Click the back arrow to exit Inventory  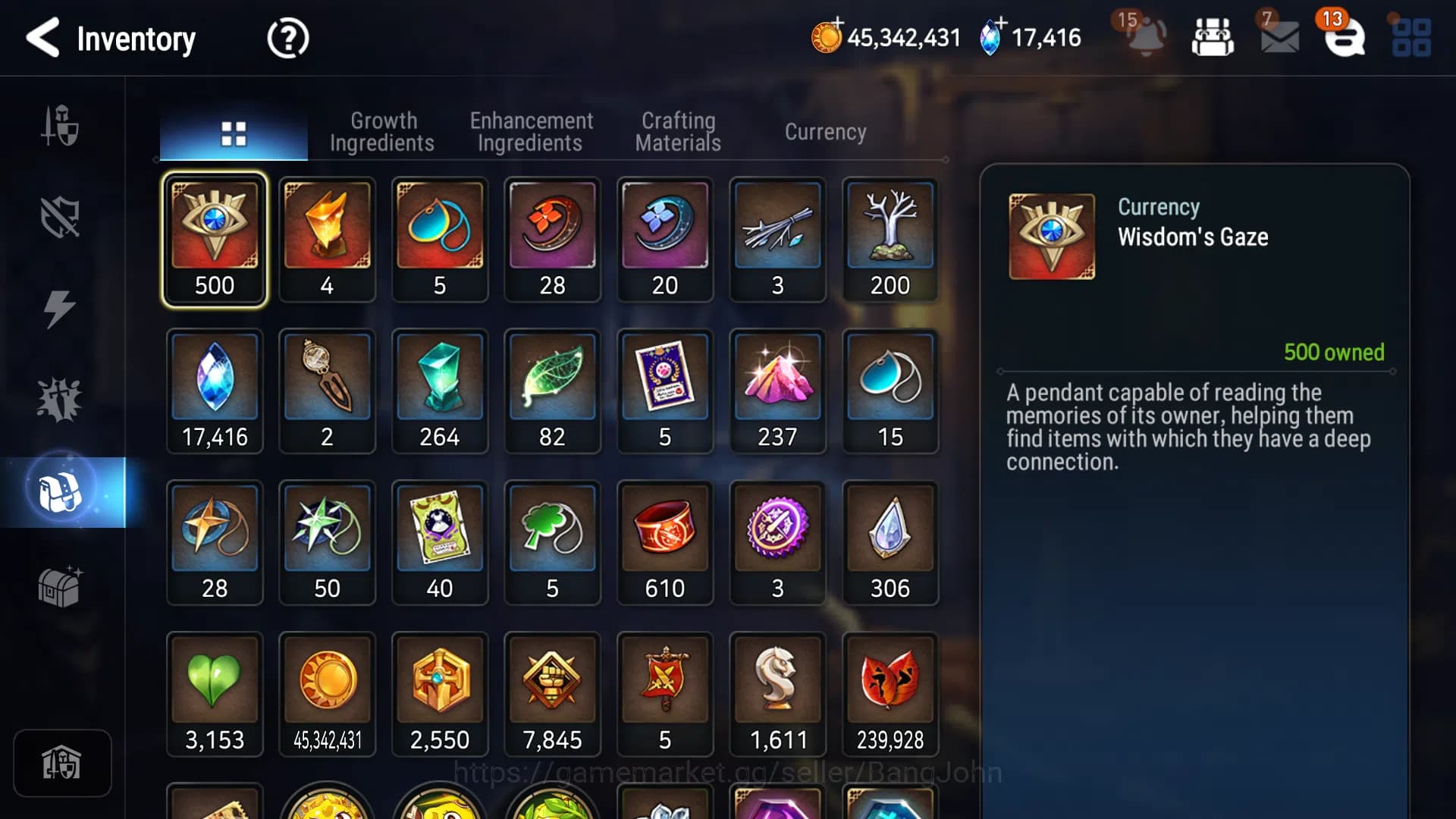click(x=43, y=37)
